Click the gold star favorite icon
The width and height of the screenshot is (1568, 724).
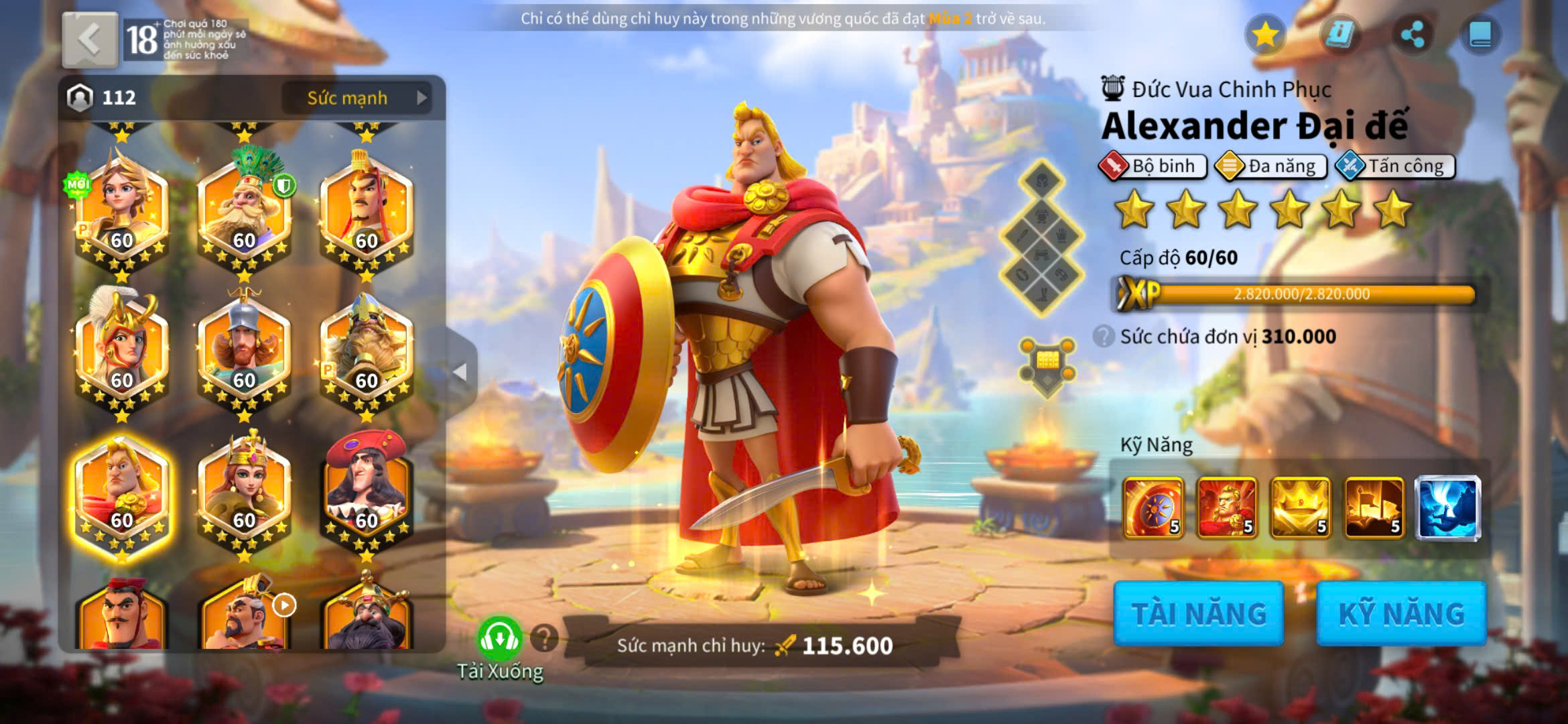(x=1265, y=35)
